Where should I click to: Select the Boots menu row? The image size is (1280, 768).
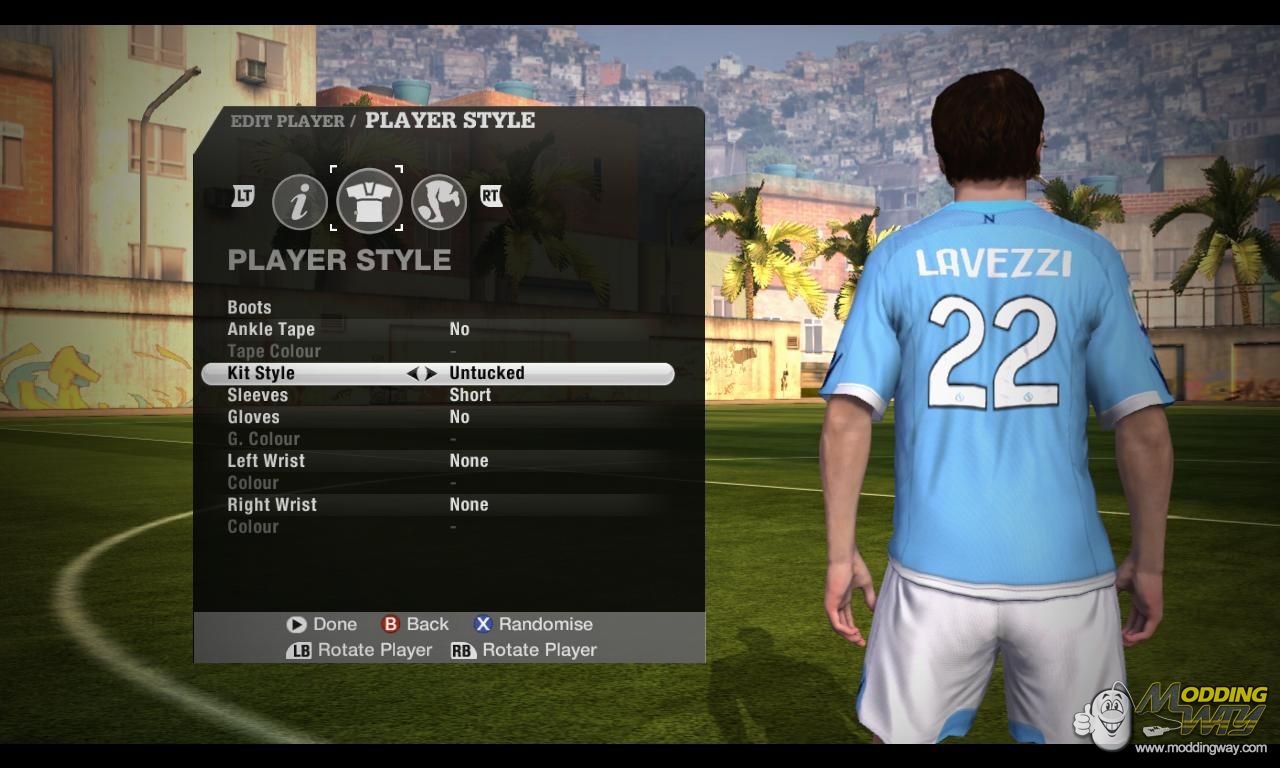[x=250, y=307]
